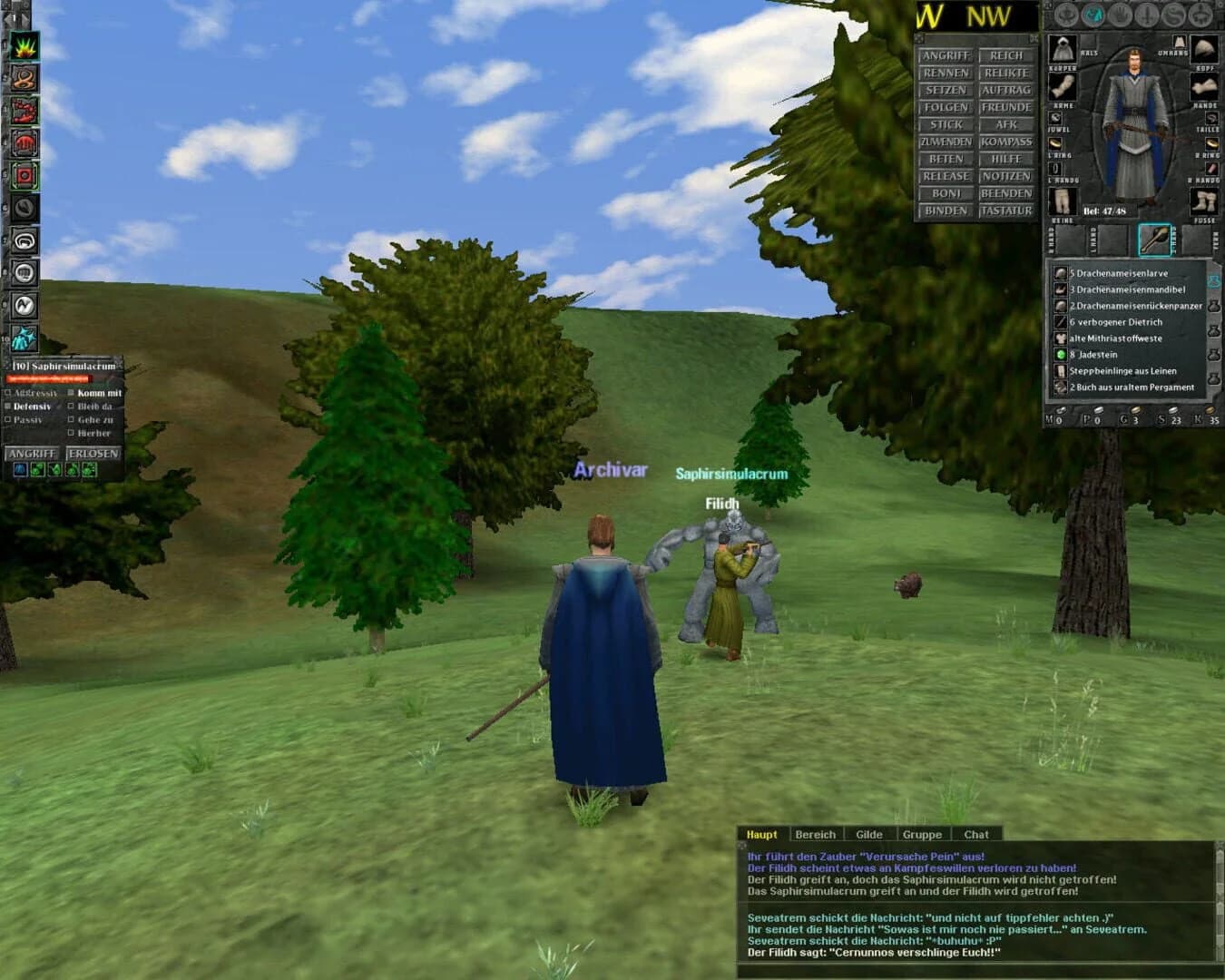Click BEENDEN in the command menu
This screenshot has height=980, width=1225.
click(x=1007, y=193)
